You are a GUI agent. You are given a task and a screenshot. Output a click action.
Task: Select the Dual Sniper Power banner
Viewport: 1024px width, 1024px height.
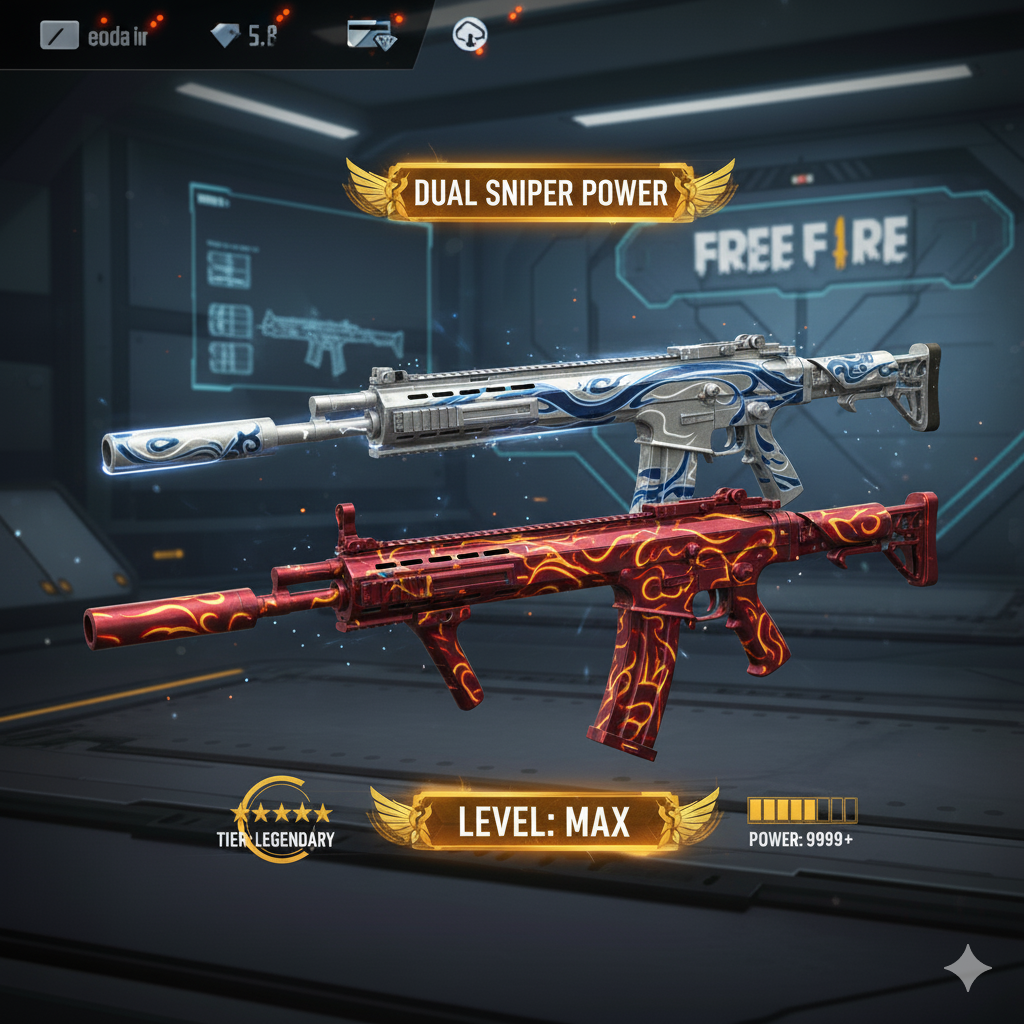pyautogui.click(x=541, y=190)
